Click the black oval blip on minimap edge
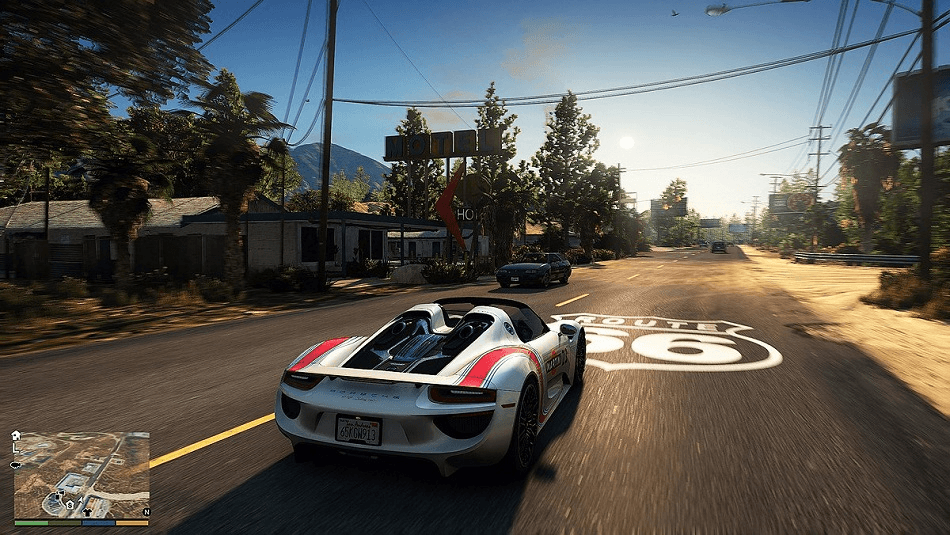 (x=15, y=465)
